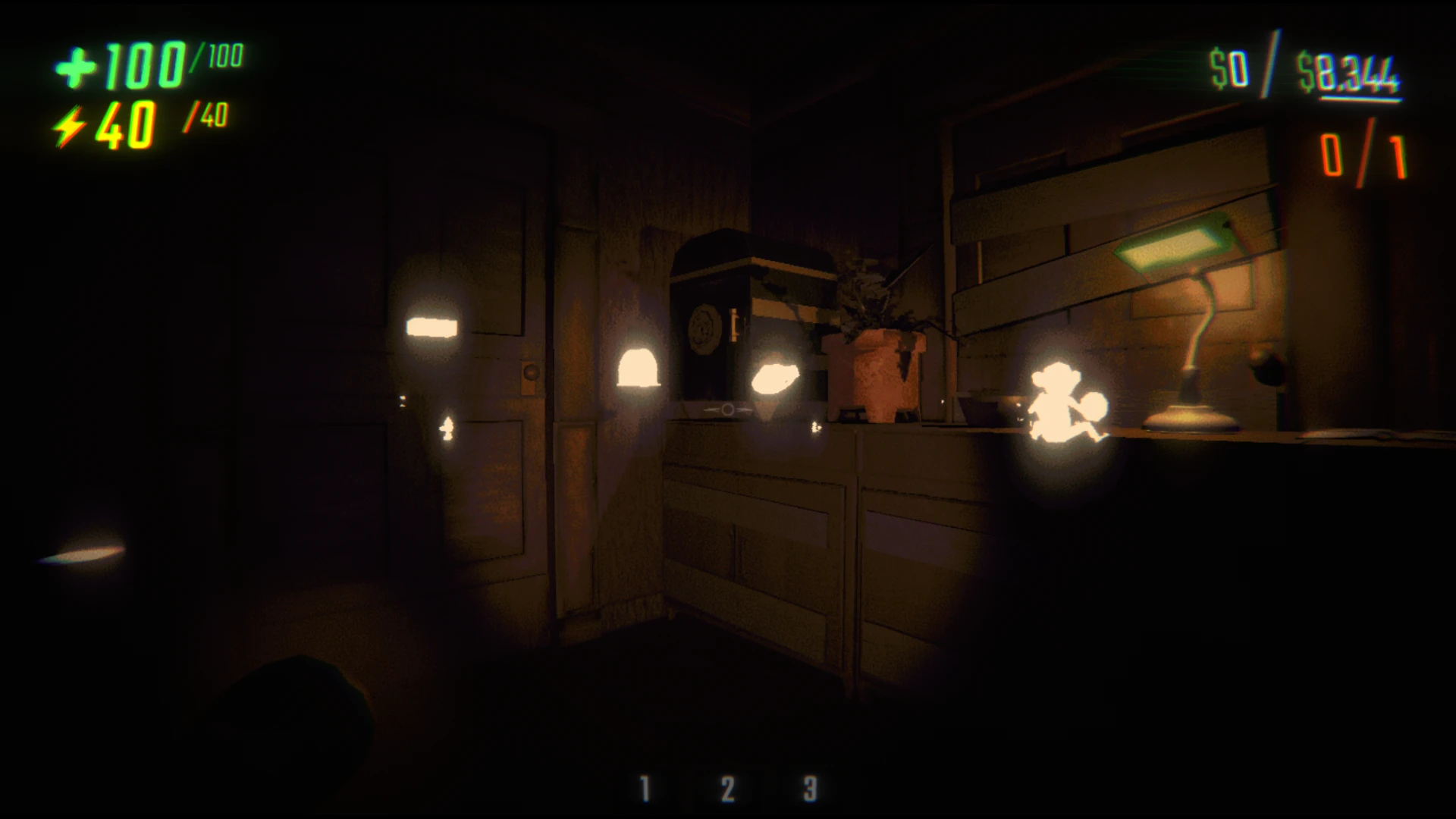Click the glowing mail slot on the left door
The height and width of the screenshot is (819, 1456).
click(x=432, y=328)
